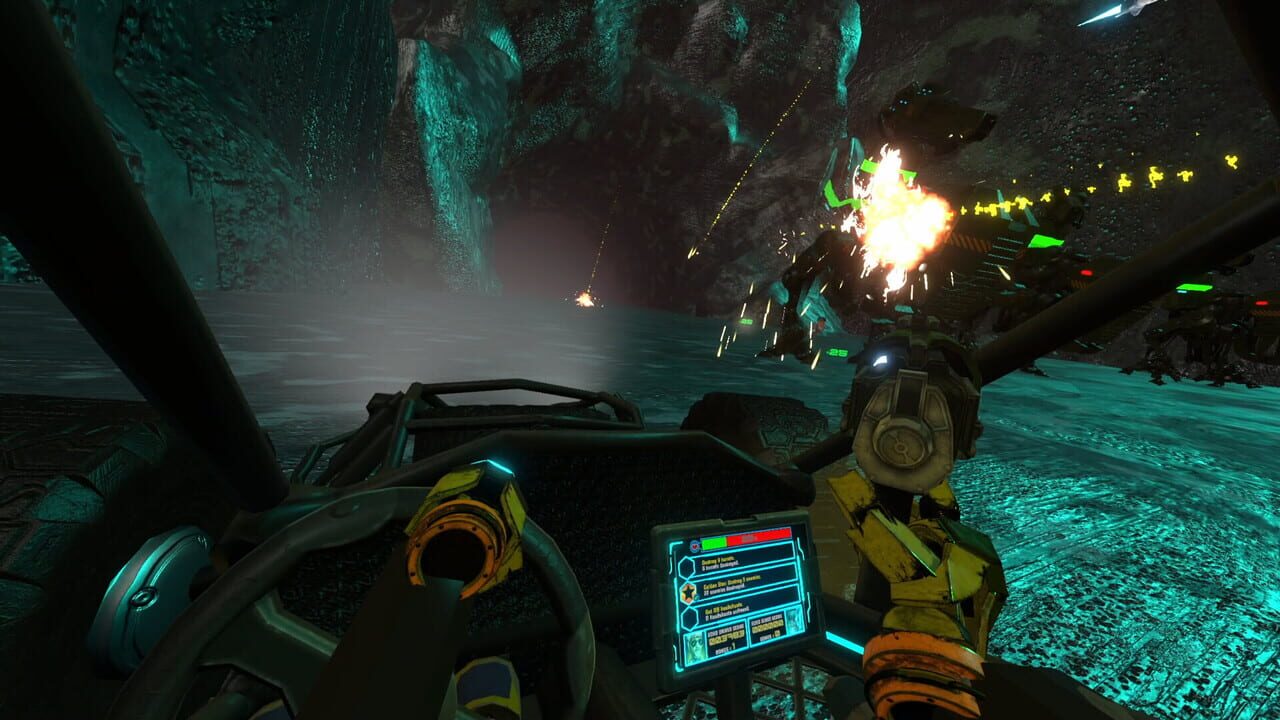
Task: Select the health emblem icon beside the health bar
Action: pos(694,545)
